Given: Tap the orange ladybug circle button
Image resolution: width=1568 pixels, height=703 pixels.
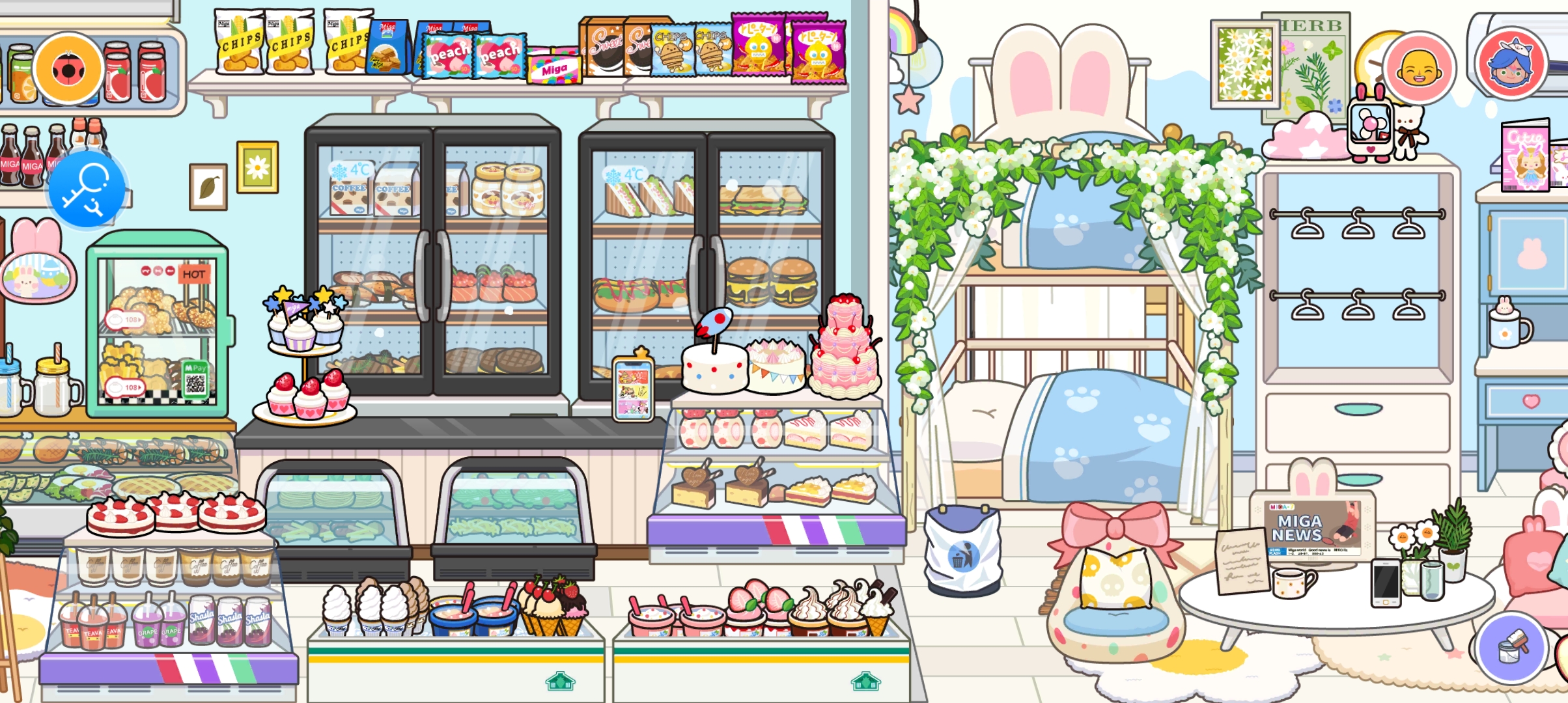Looking at the screenshot, I should tap(68, 69).
